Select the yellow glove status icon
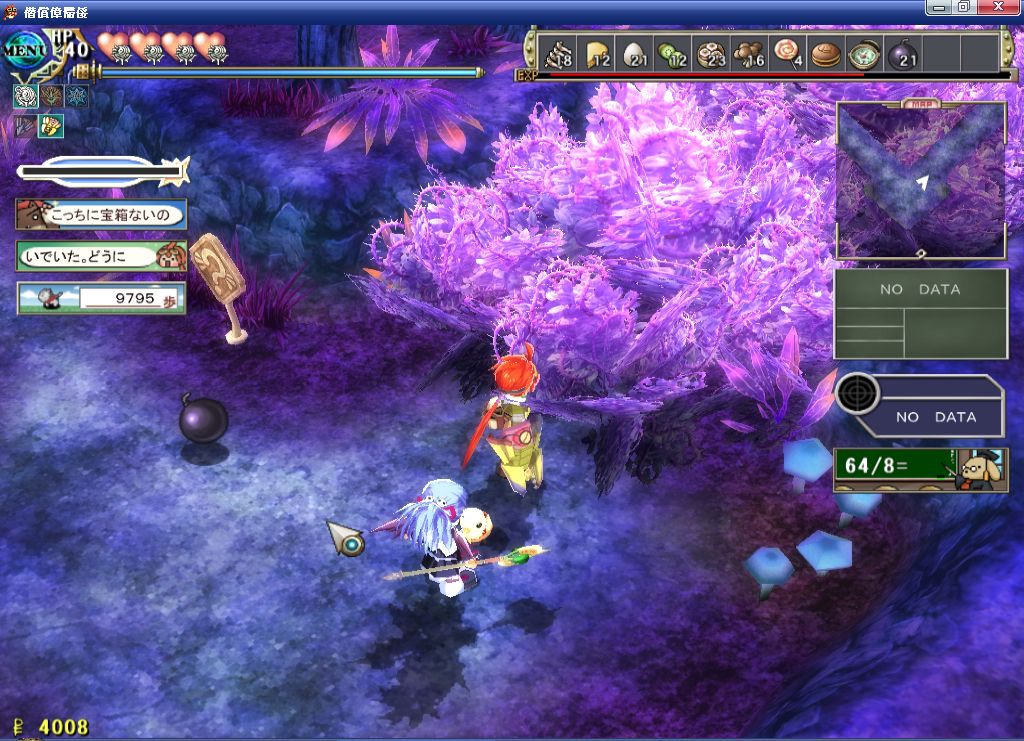The width and height of the screenshot is (1024, 741). click(50, 125)
